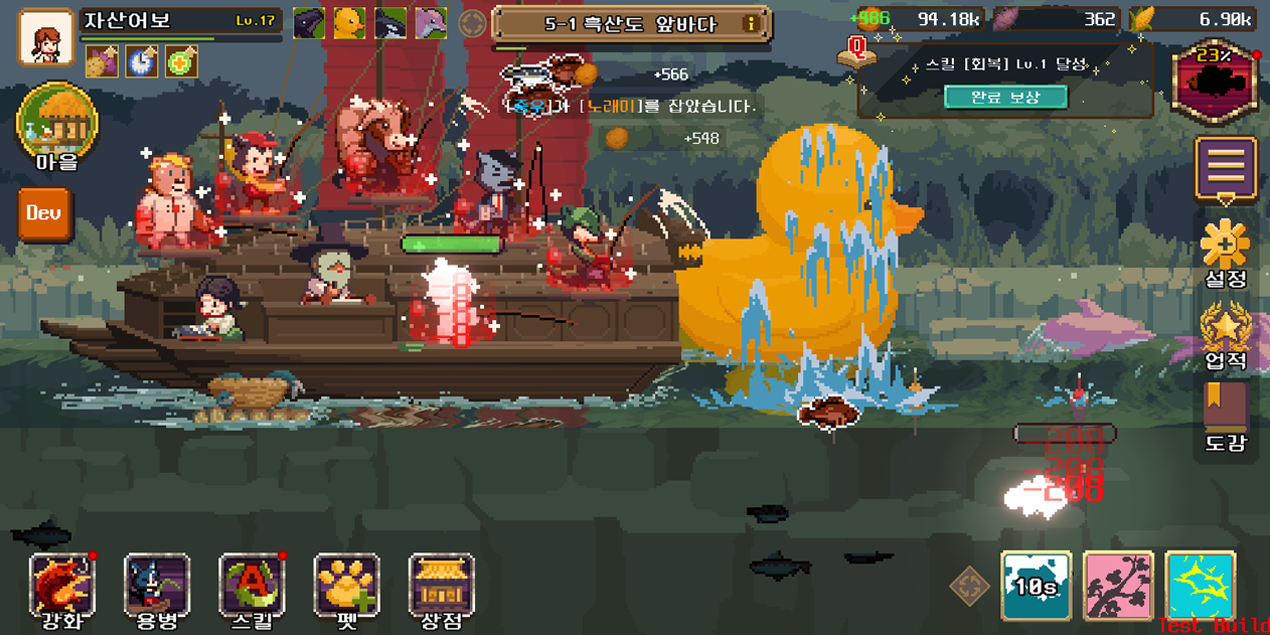1270x635 pixels.
Task: Open the 스킬 skill menu
Action: pos(252,587)
